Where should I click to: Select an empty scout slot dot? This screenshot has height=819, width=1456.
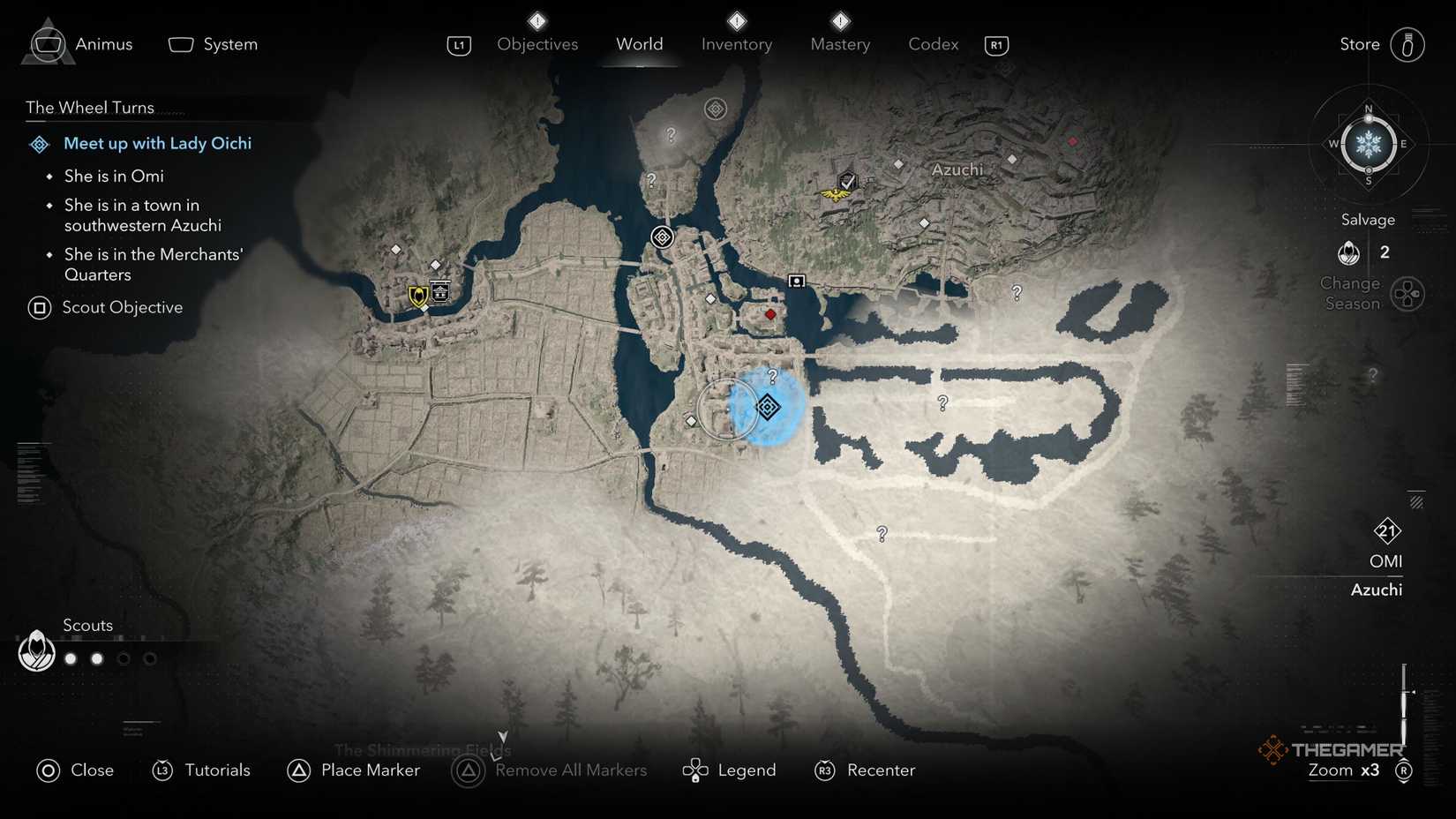tap(124, 657)
